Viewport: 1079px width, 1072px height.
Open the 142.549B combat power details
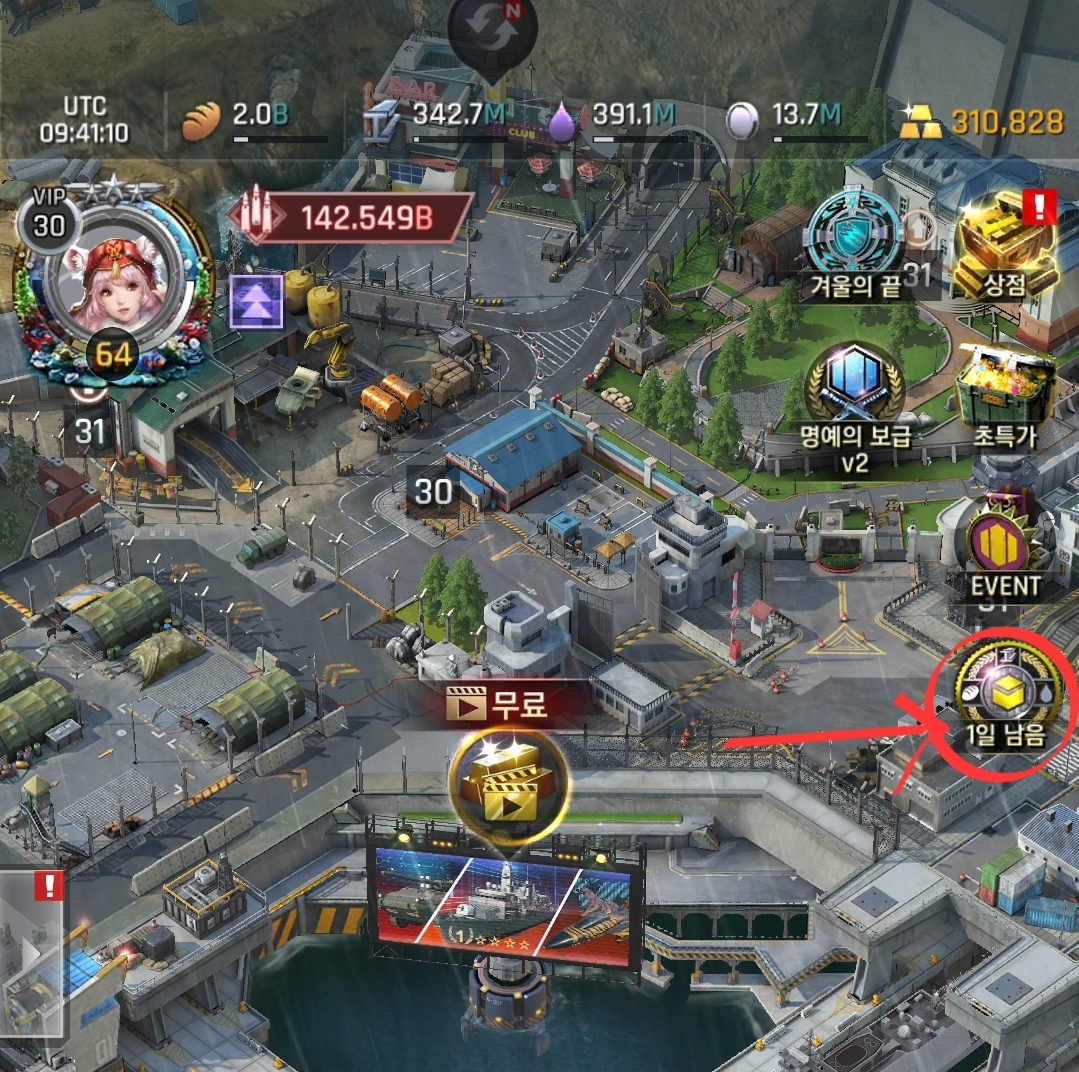pos(351,219)
